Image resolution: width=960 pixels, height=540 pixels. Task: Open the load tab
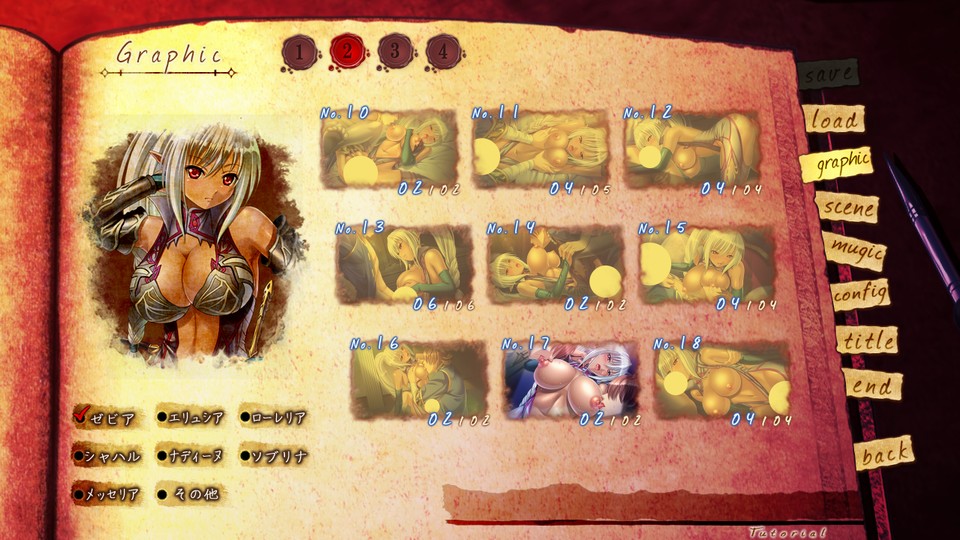tap(834, 120)
